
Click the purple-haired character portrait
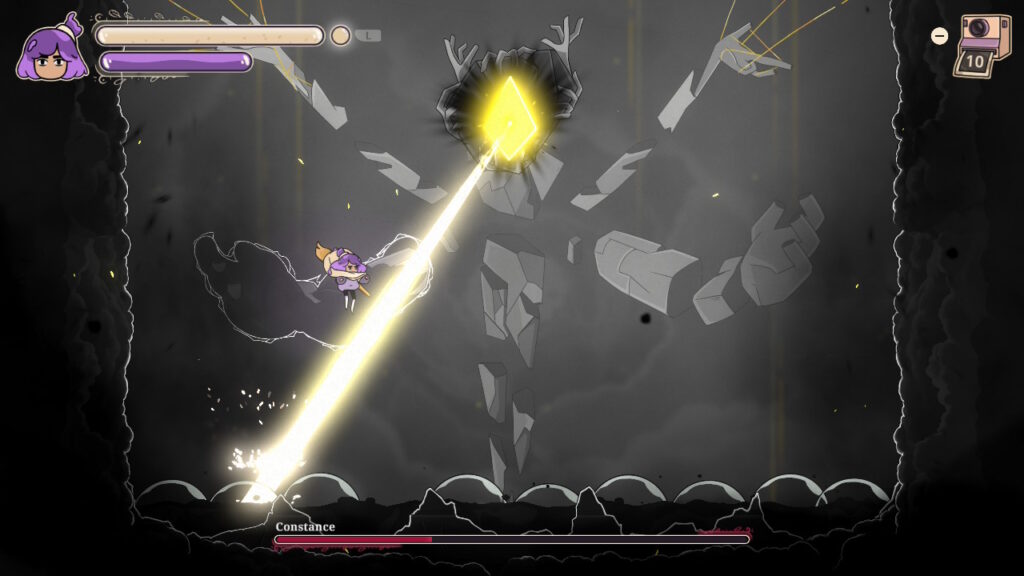click(x=48, y=50)
